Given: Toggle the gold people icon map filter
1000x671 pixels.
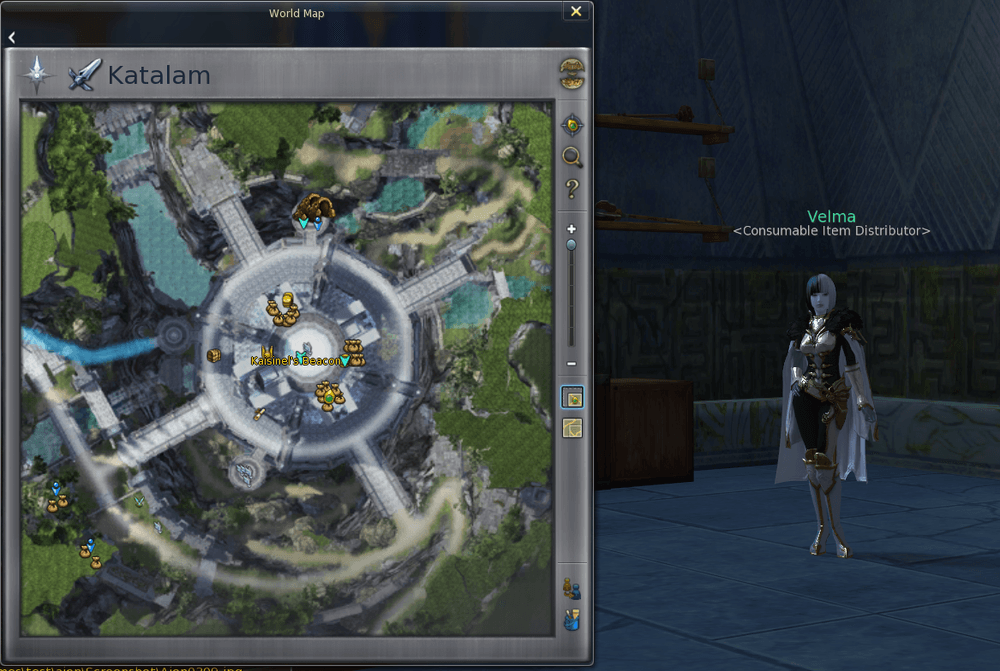Looking at the screenshot, I should coord(572,588).
